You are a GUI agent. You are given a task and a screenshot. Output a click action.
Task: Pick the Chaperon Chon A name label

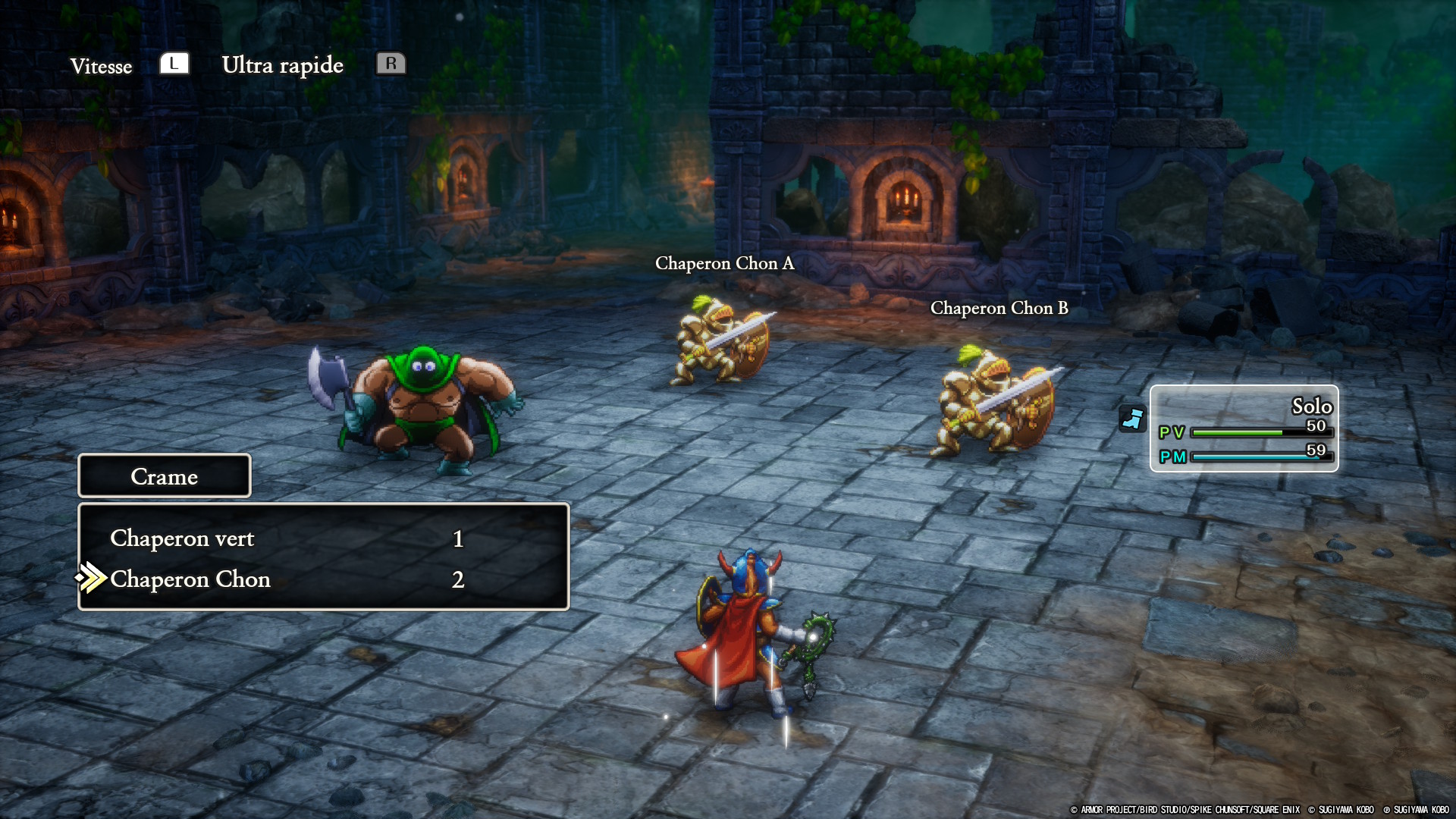coord(724,263)
